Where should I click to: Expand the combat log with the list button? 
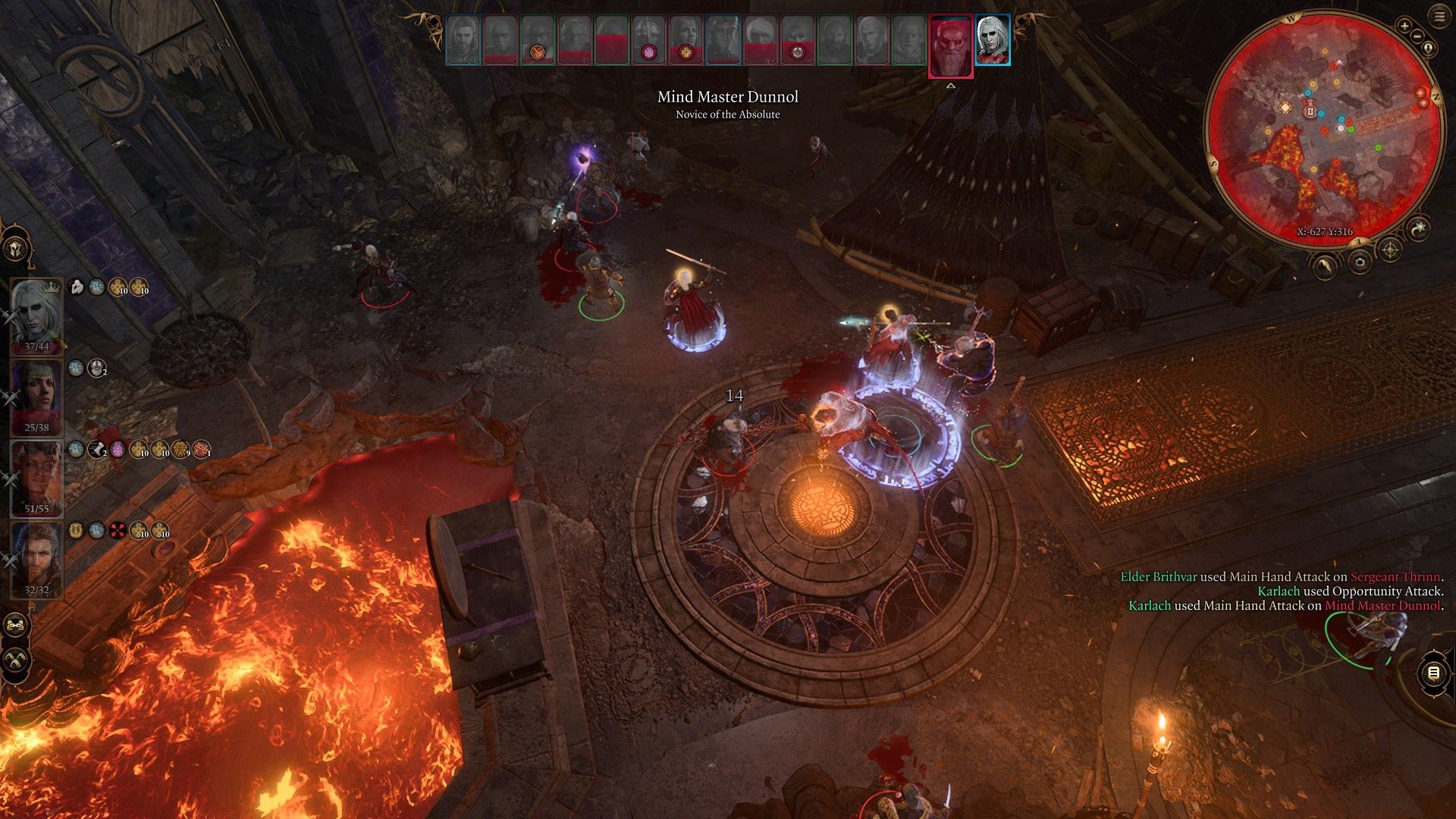1433,673
